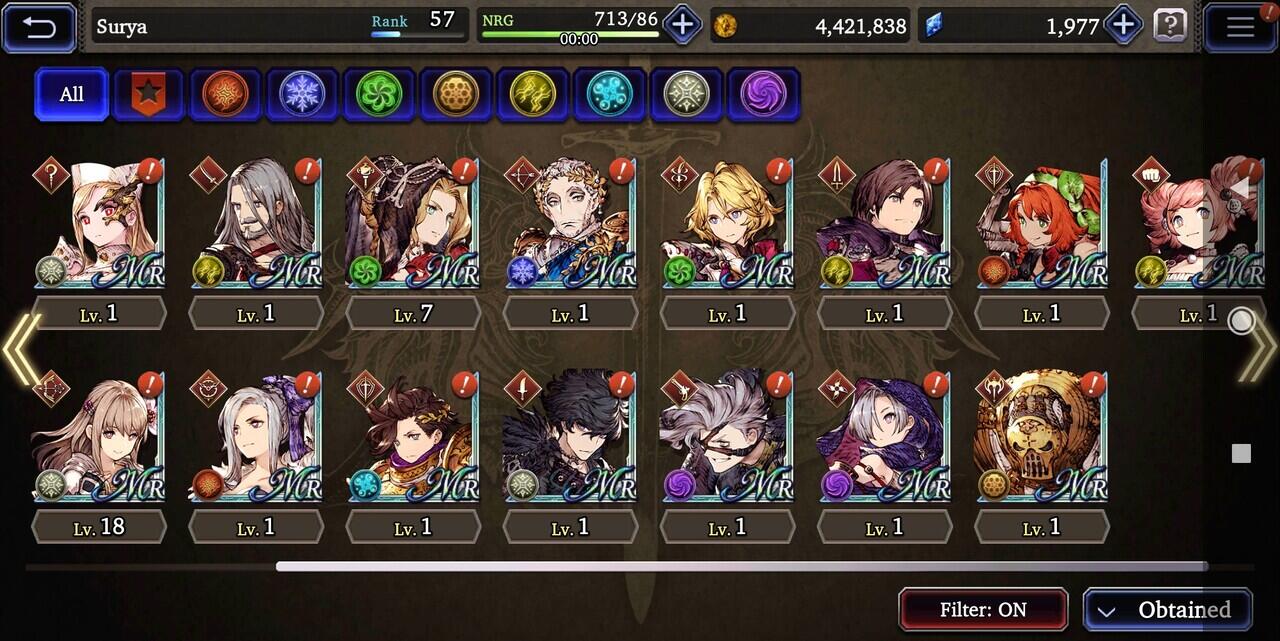
Task: Add blue crystals with the plus button
Action: (1123, 25)
